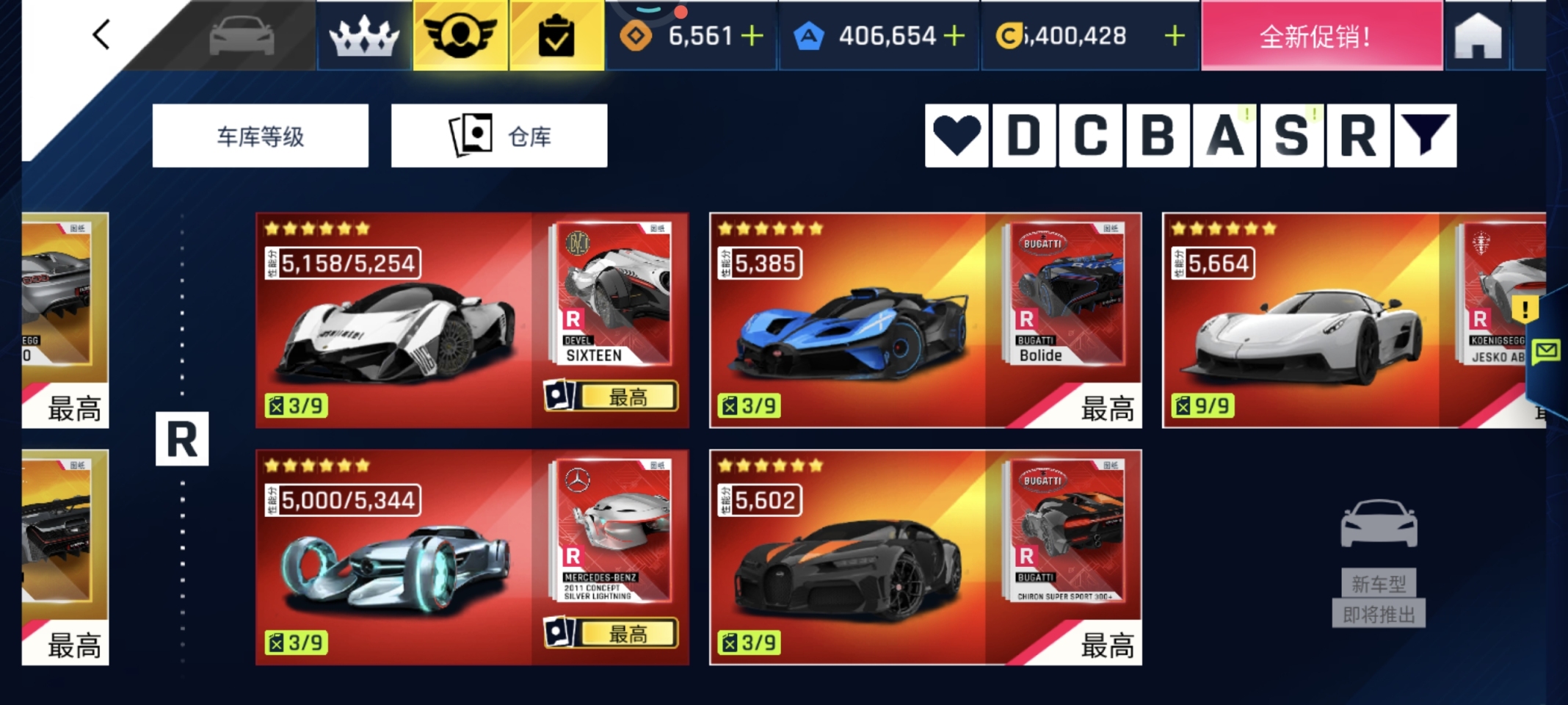Add credits with the plus button
The image size is (1568, 705).
[1175, 35]
